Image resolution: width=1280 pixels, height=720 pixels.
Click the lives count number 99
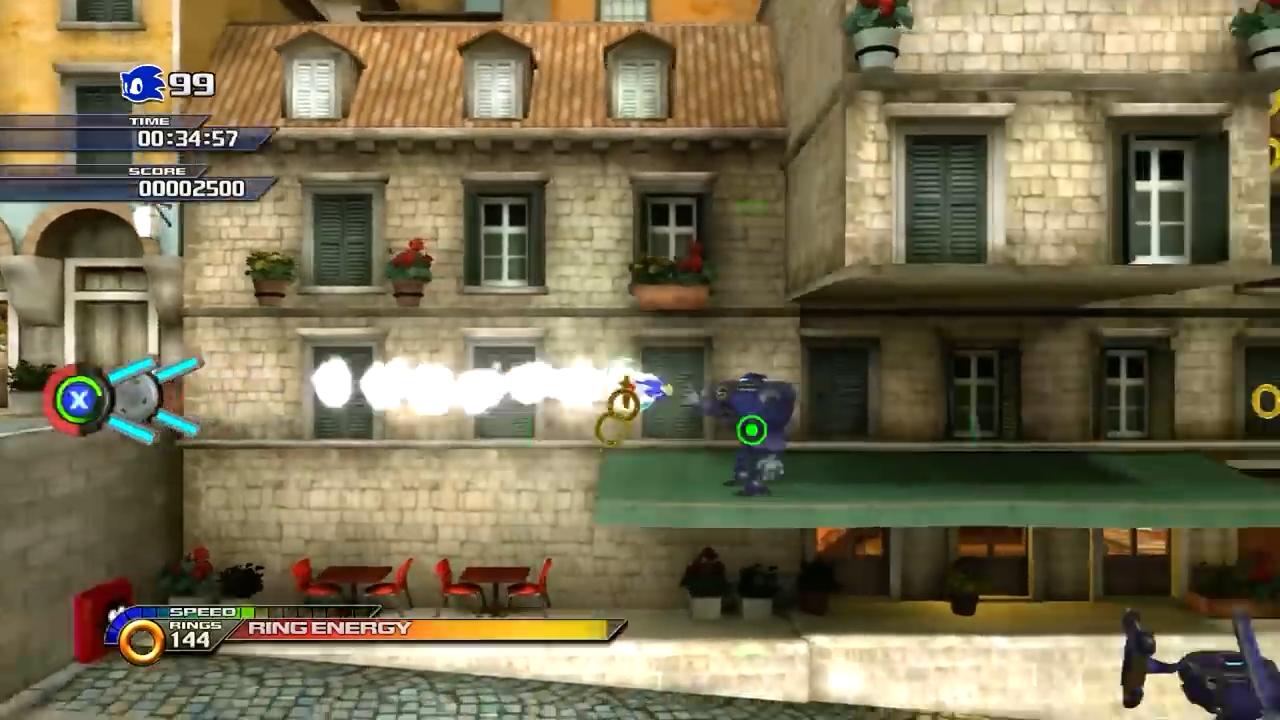190,84
